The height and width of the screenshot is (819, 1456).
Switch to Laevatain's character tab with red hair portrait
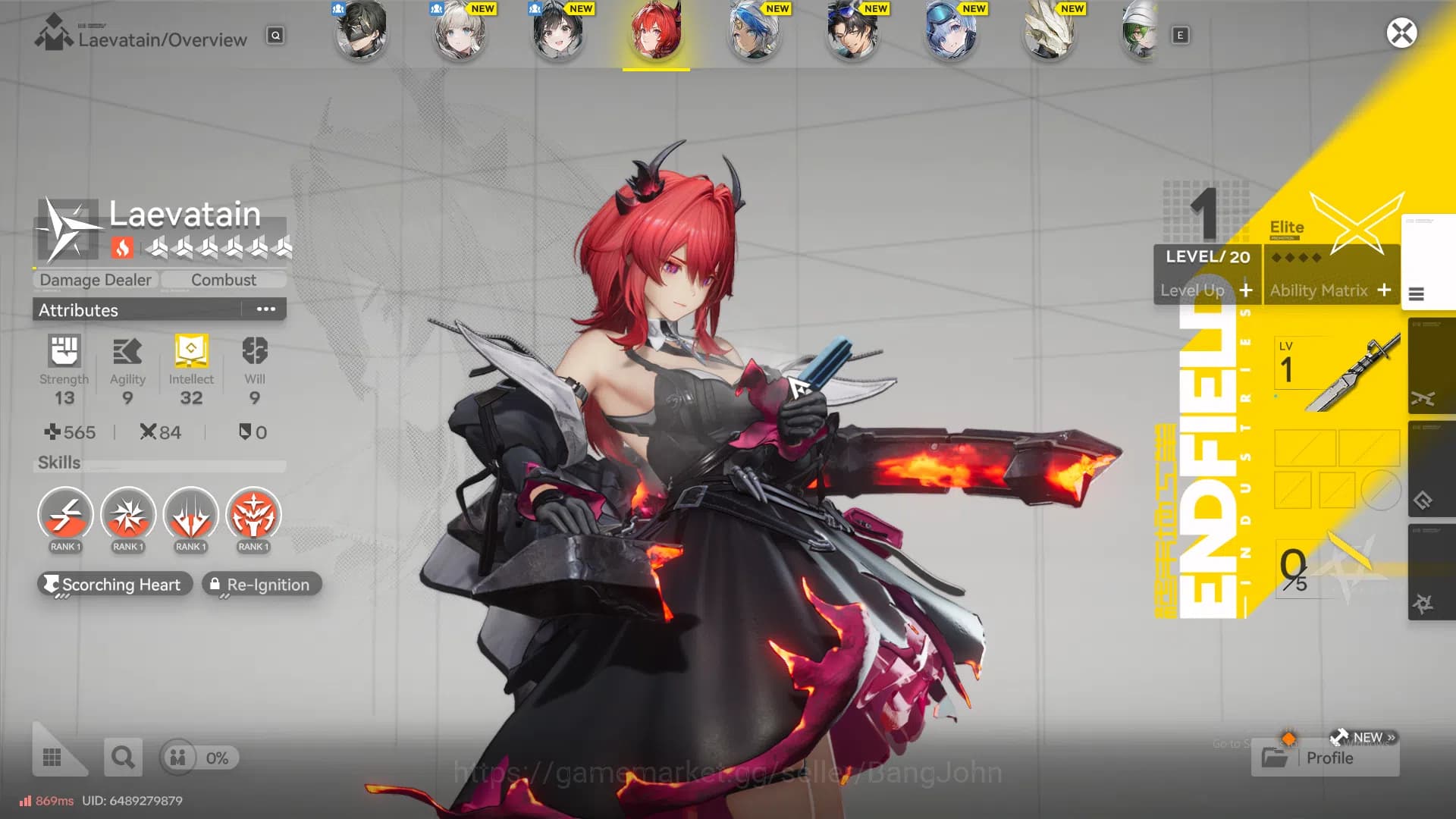[657, 33]
